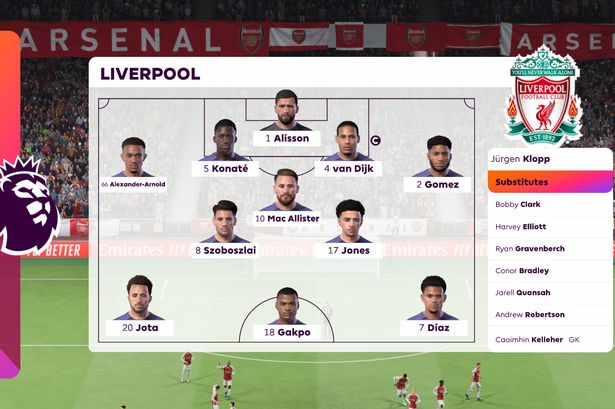Screen dimensions: 615x409
Task: Select Gomez's player card
Action: 438,168
